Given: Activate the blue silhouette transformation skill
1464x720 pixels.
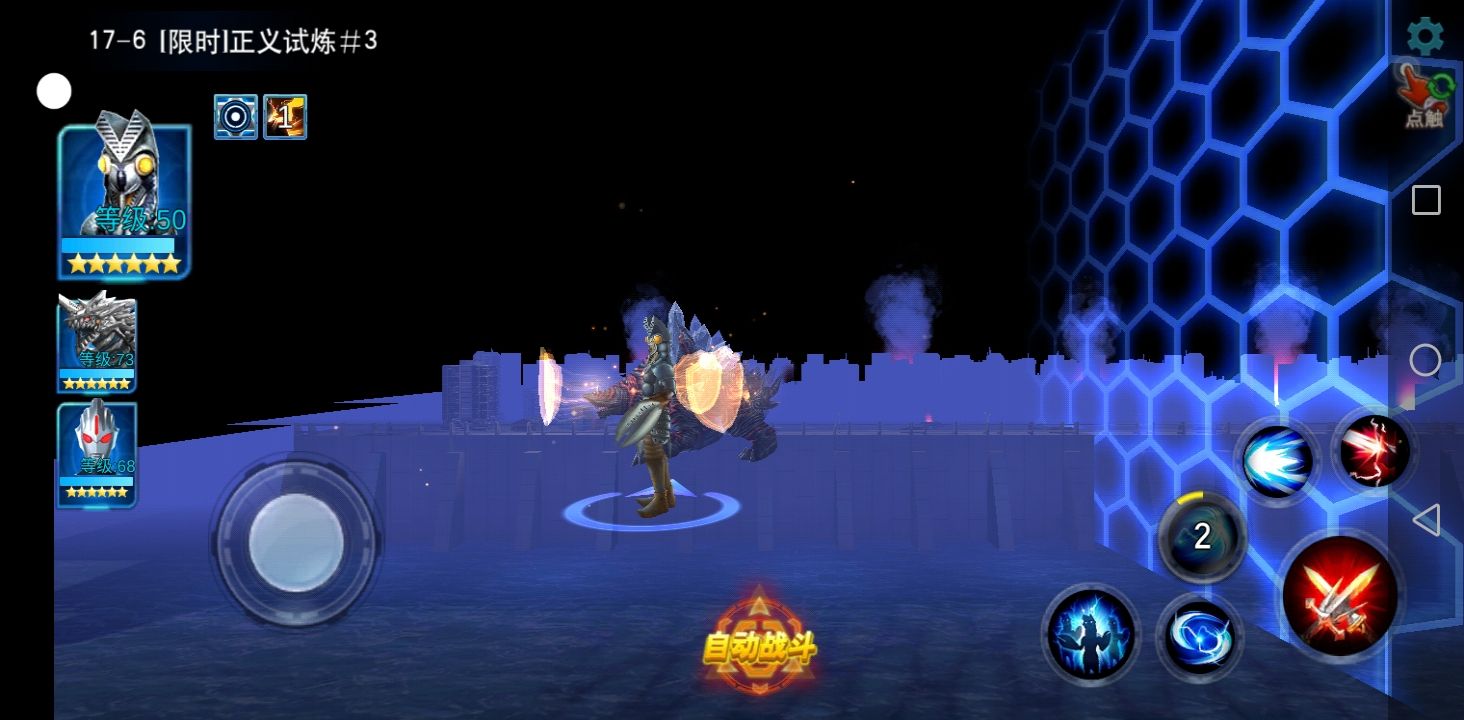Looking at the screenshot, I should tap(1090, 633).
